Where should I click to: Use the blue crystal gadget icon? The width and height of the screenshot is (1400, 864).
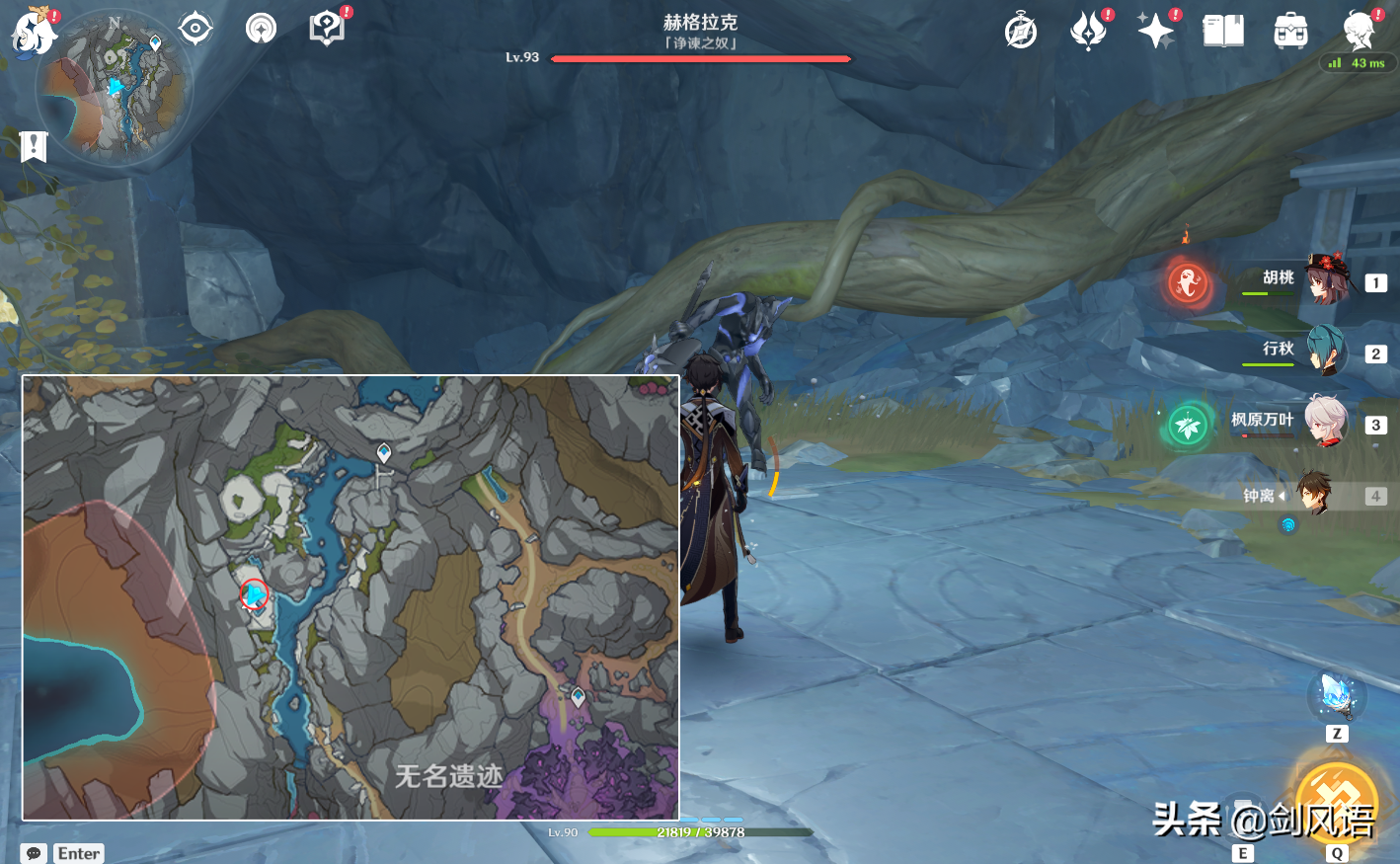pyautogui.click(x=1336, y=696)
